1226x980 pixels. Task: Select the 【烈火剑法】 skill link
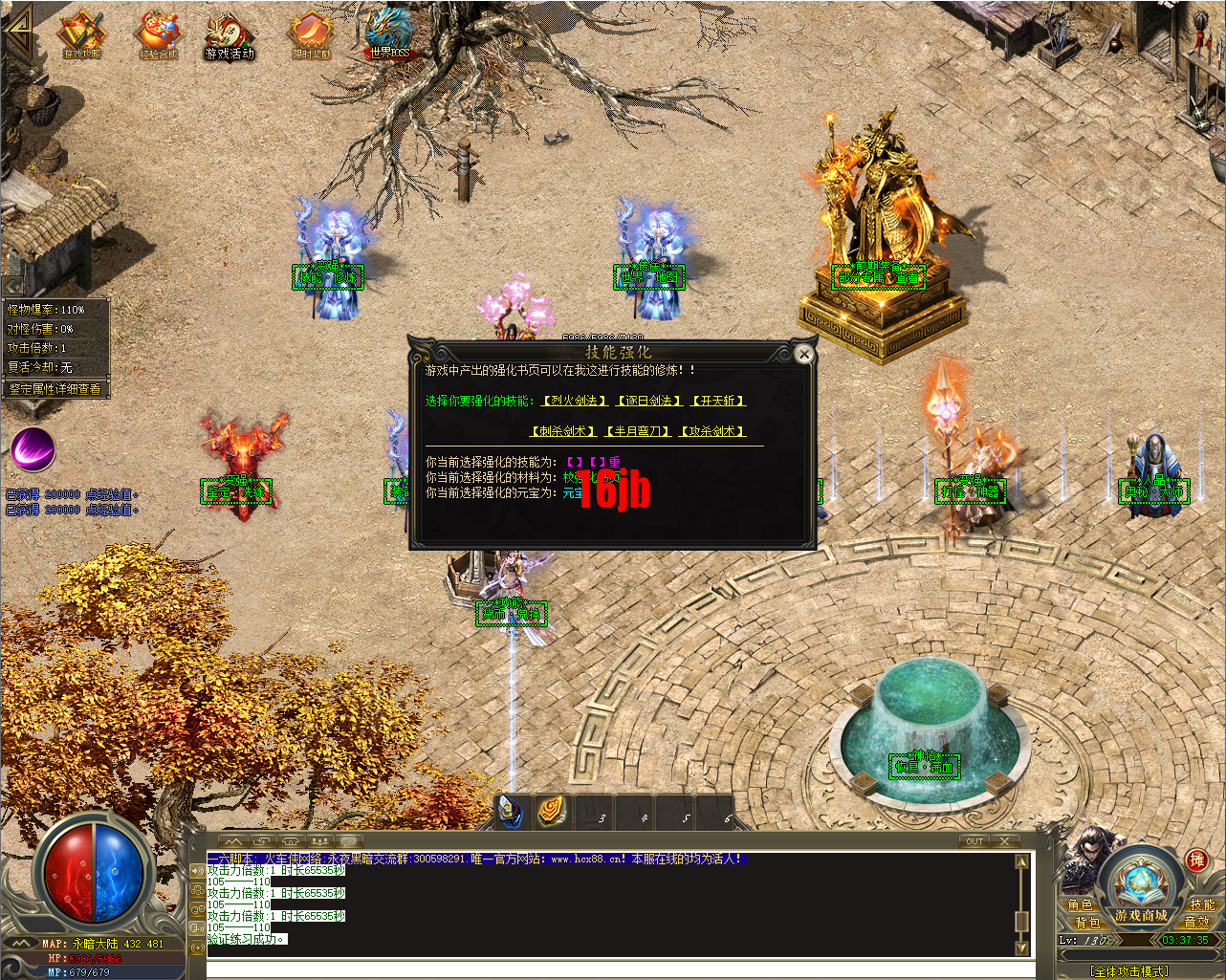pos(574,401)
